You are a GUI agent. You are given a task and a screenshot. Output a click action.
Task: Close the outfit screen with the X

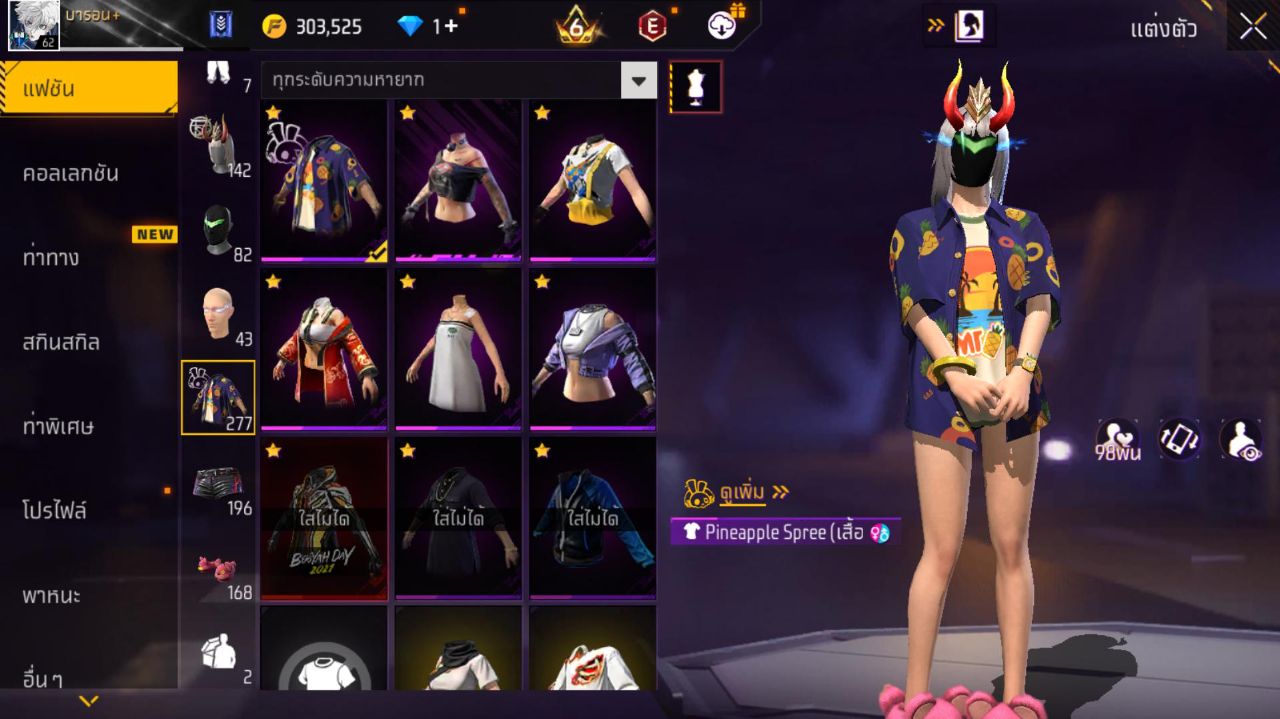(x=1253, y=27)
